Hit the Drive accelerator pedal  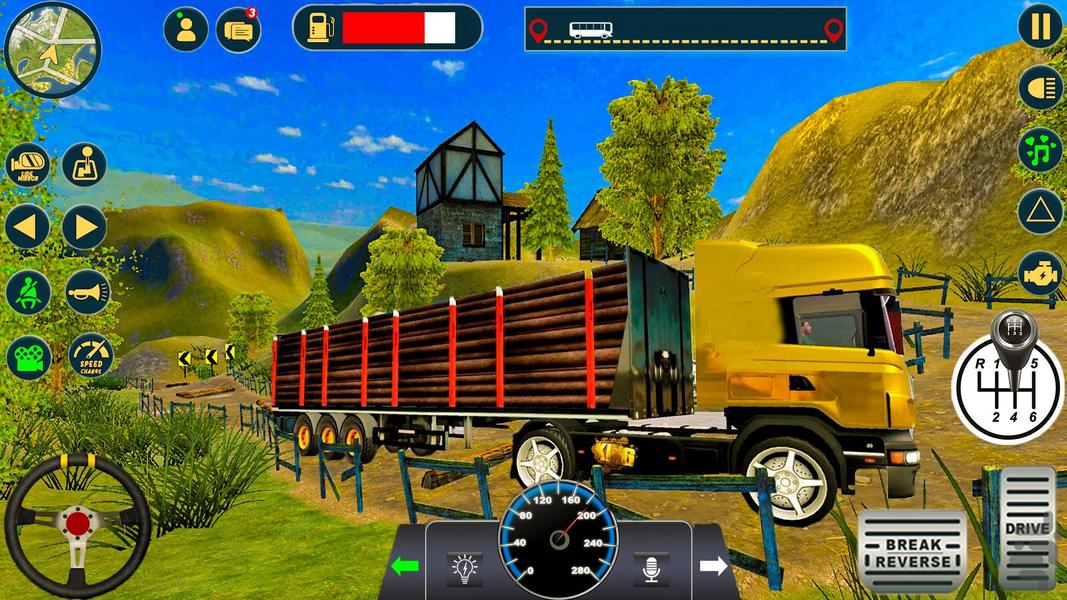pyautogui.click(x=1027, y=528)
